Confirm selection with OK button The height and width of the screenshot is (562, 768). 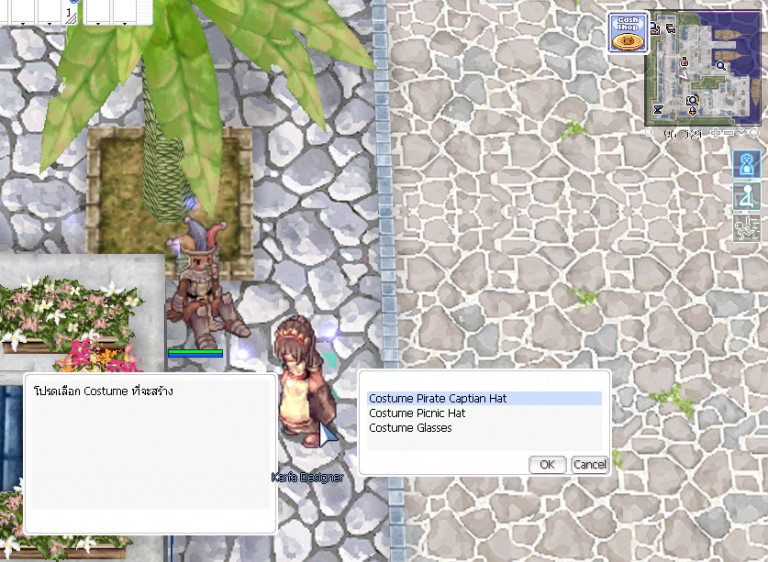(x=546, y=464)
